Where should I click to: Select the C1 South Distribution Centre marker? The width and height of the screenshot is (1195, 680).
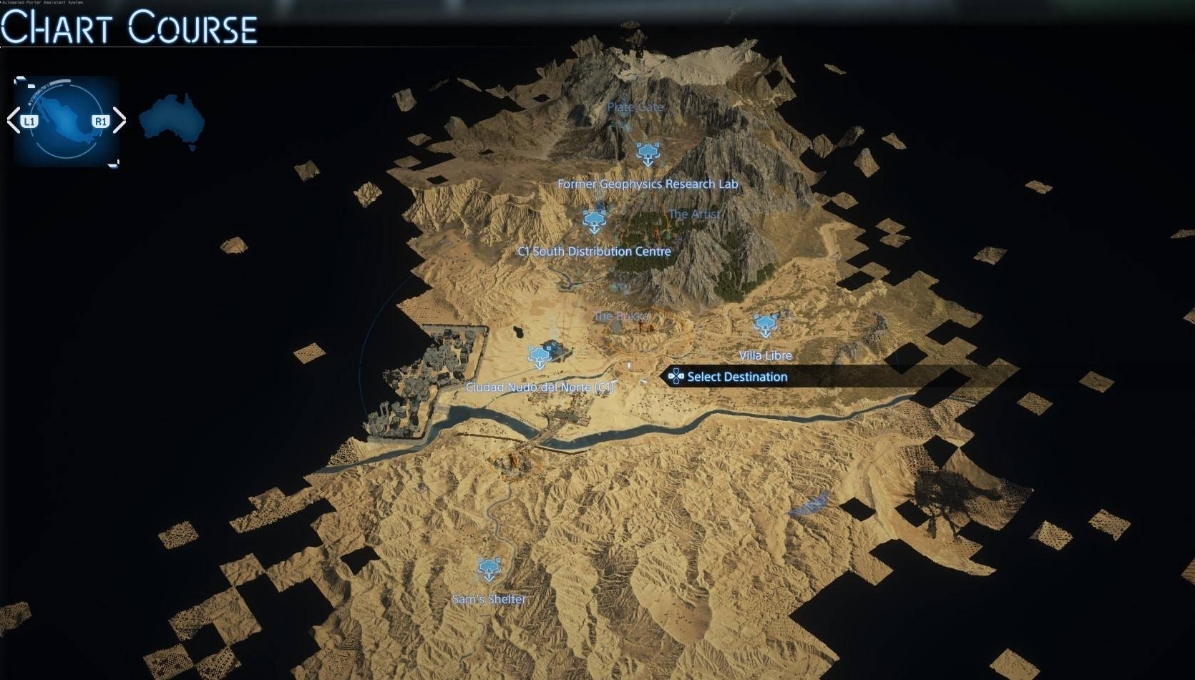coord(594,220)
